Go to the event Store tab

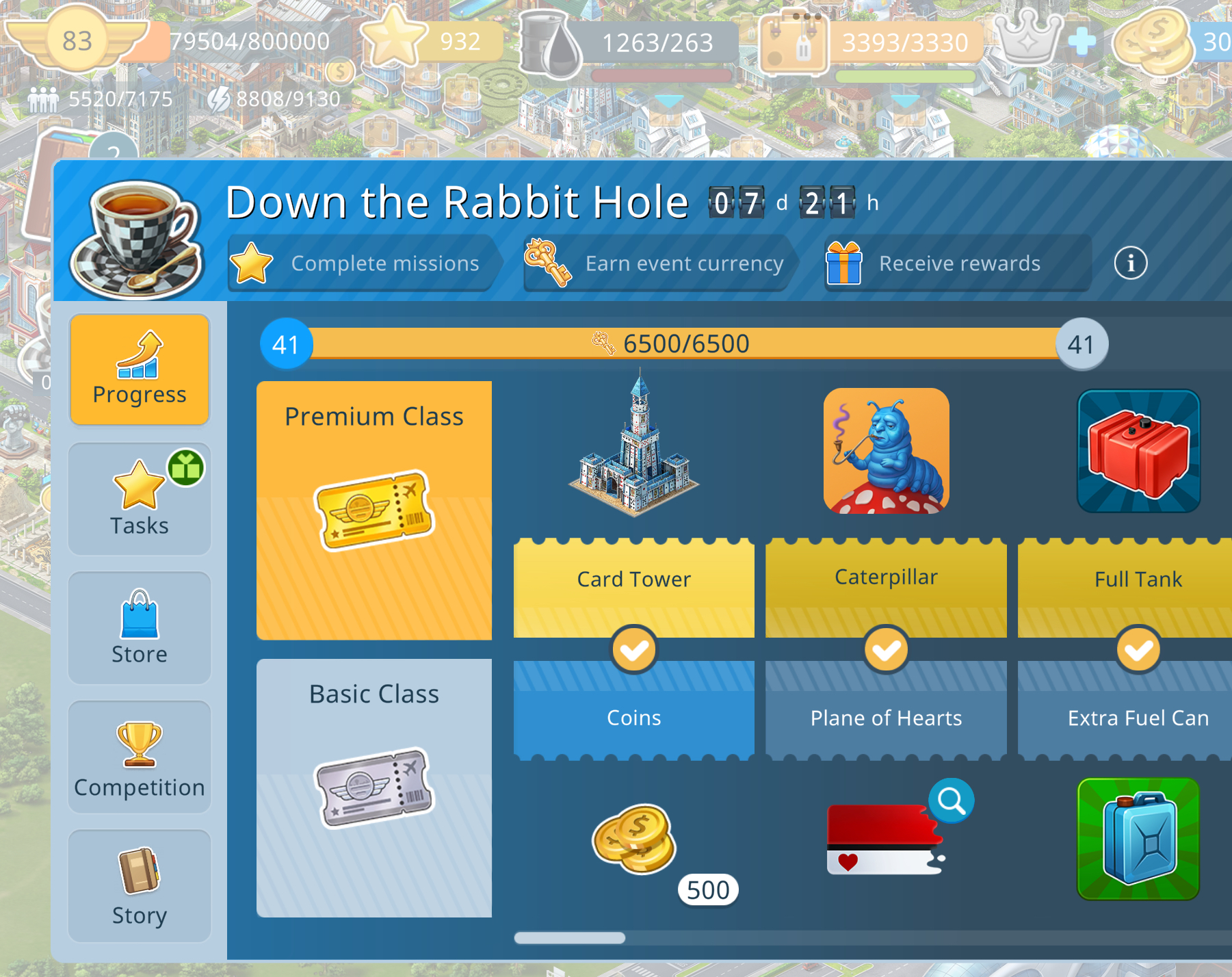(x=140, y=627)
